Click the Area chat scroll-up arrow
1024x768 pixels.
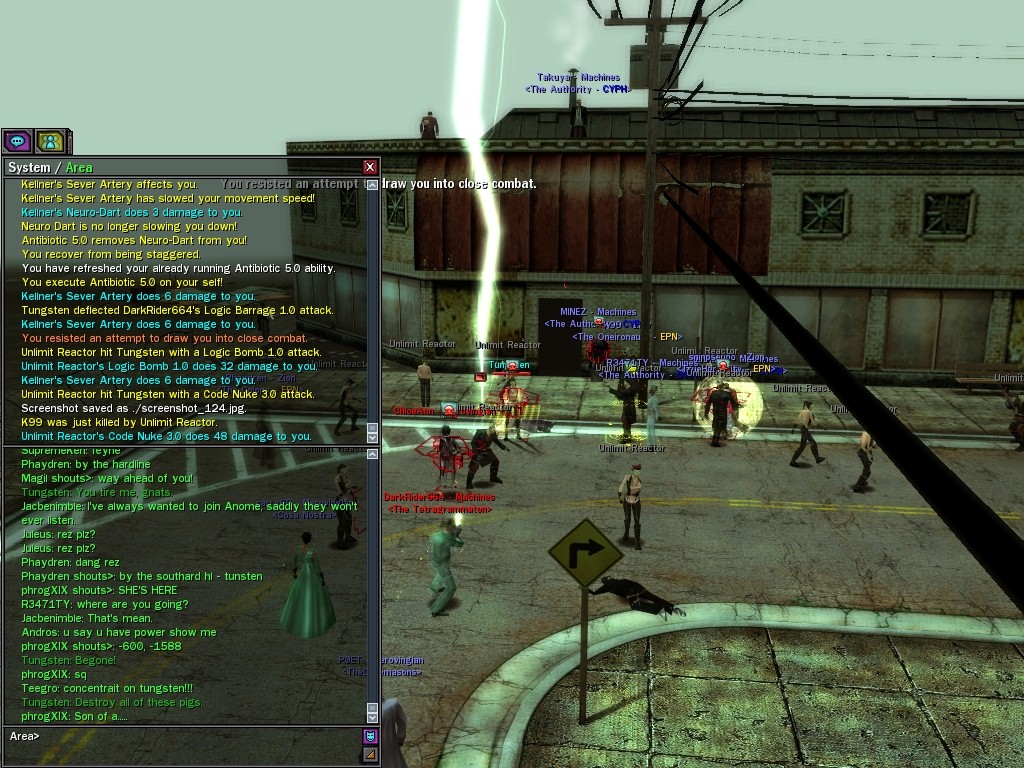[x=373, y=454]
